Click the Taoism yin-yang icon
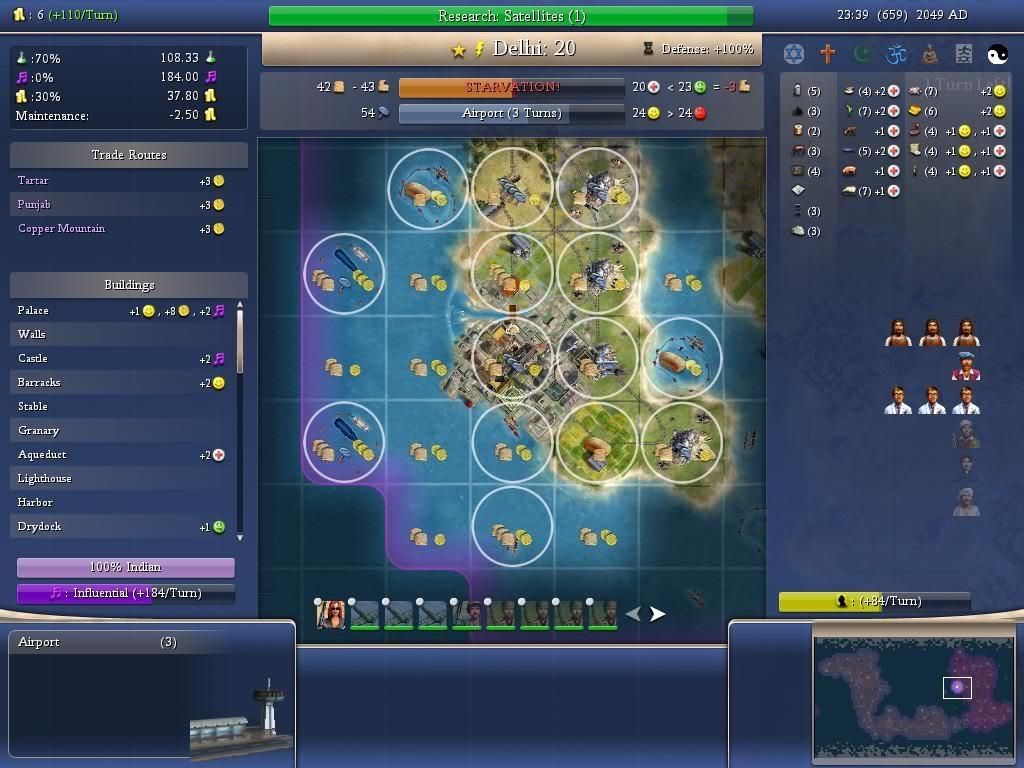The image size is (1024, 768). (x=998, y=53)
